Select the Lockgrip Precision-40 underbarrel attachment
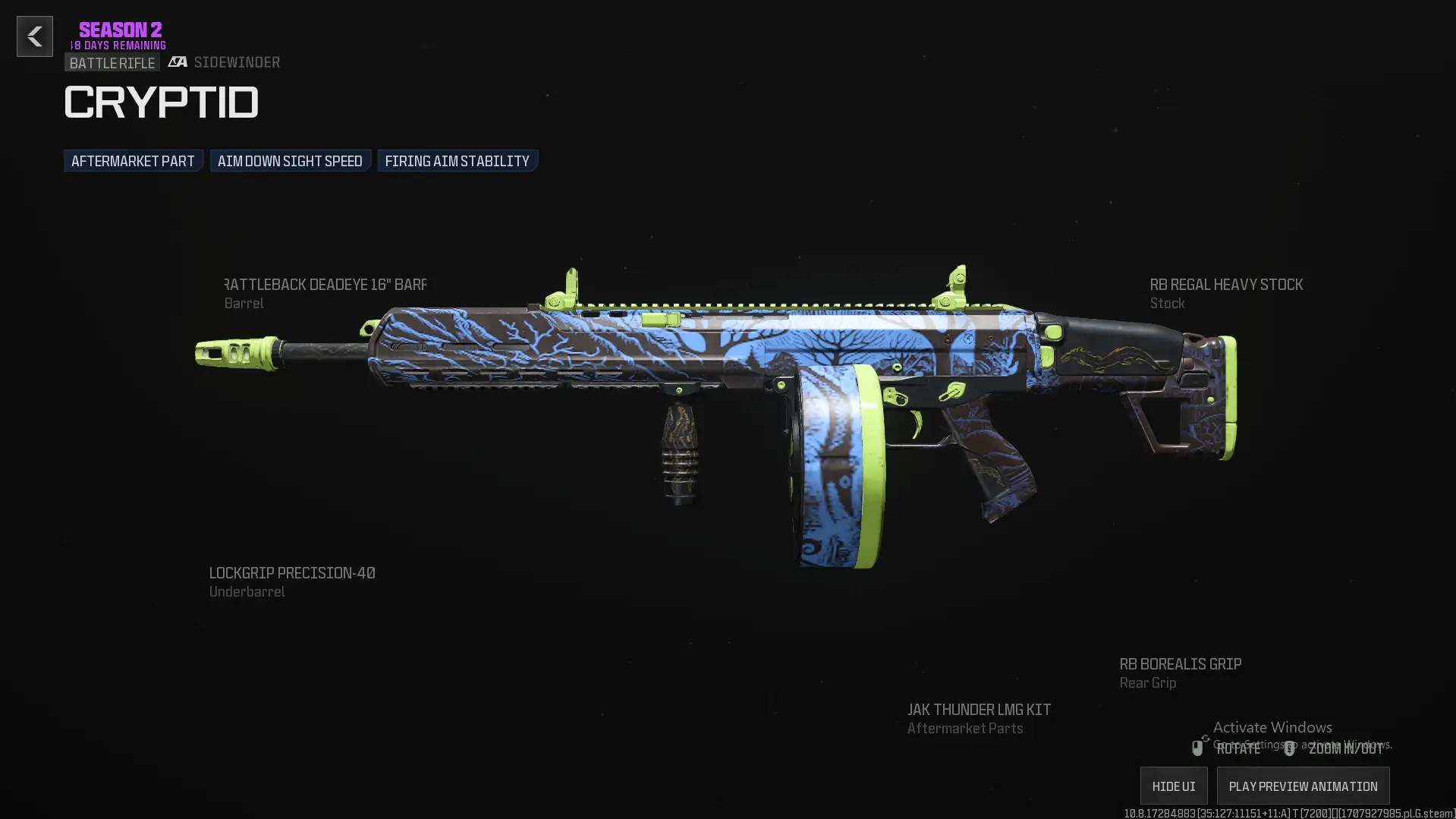The width and height of the screenshot is (1456, 819). click(291, 573)
